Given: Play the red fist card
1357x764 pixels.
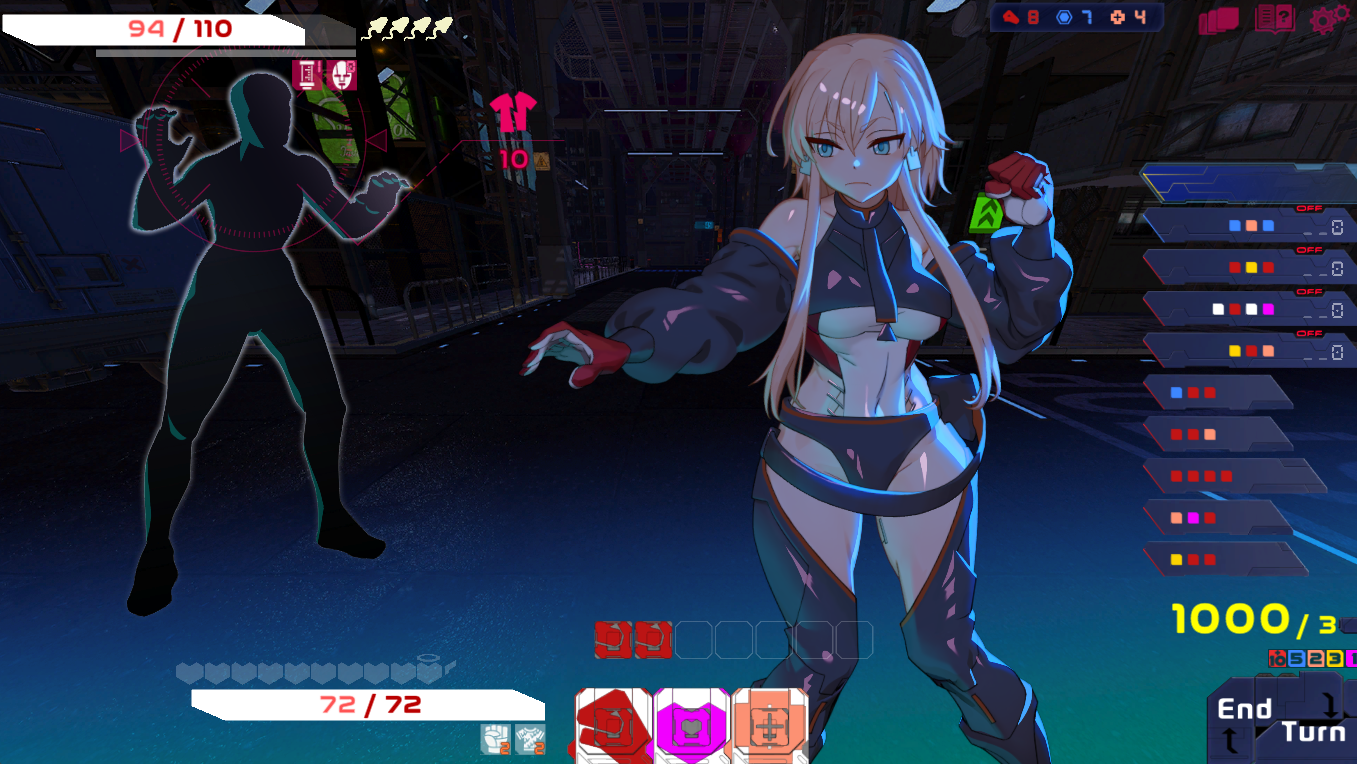Looking at the screenshot, I should coord(613,726).
